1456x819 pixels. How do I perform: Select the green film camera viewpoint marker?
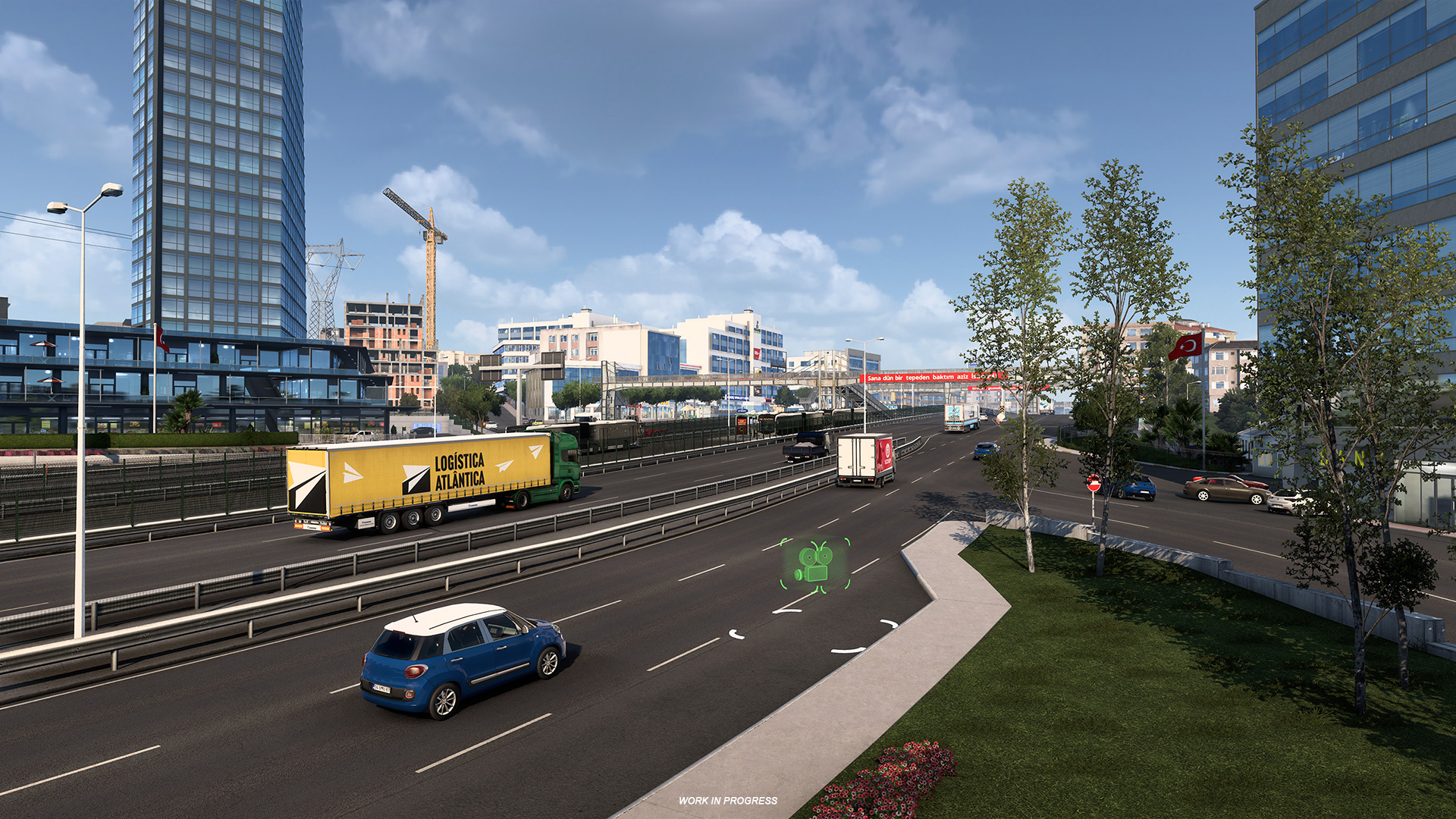point(815,565)
